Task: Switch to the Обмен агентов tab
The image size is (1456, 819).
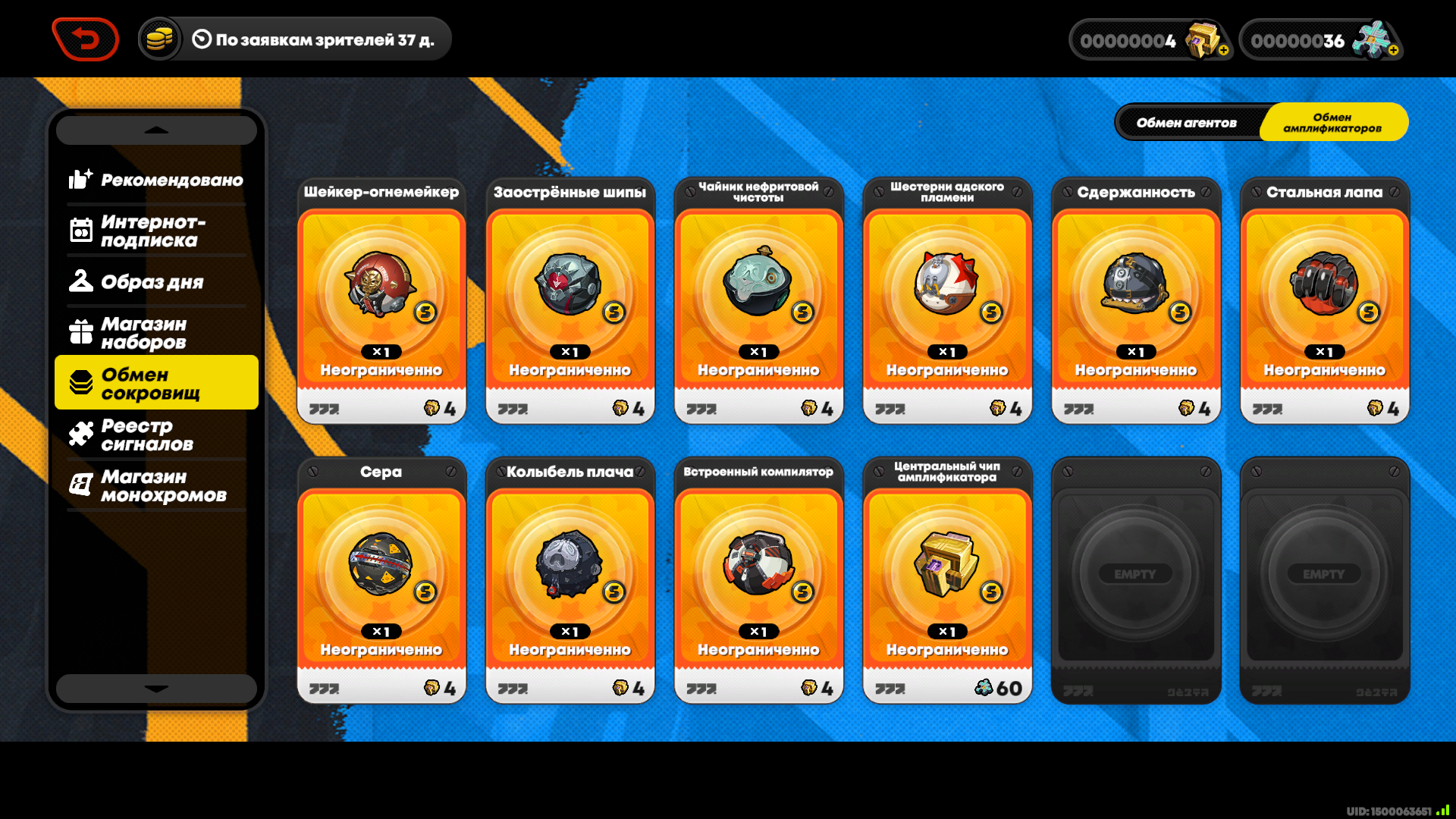Action: click(1186, 122)
